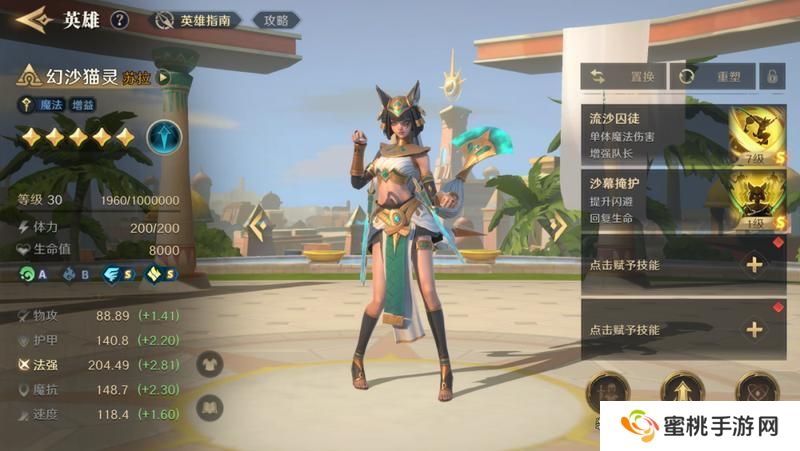Tap the round blue emblem beside the stars
800x451 pixels.
tap(163, 137)
